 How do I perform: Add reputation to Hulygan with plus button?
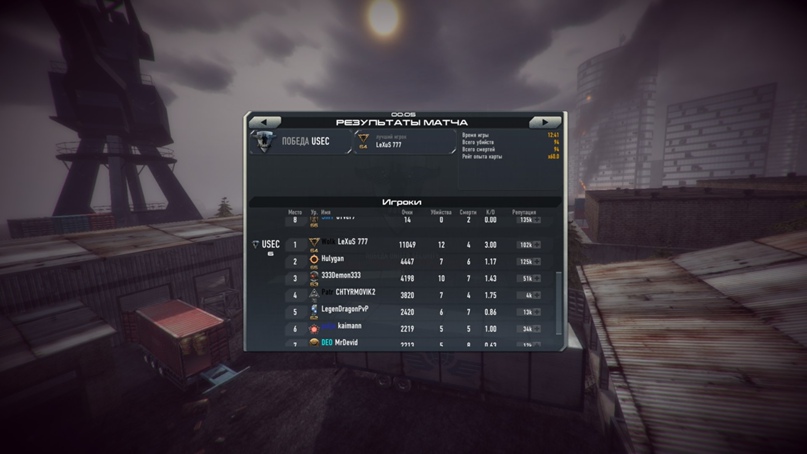click(x=537, y=261)
